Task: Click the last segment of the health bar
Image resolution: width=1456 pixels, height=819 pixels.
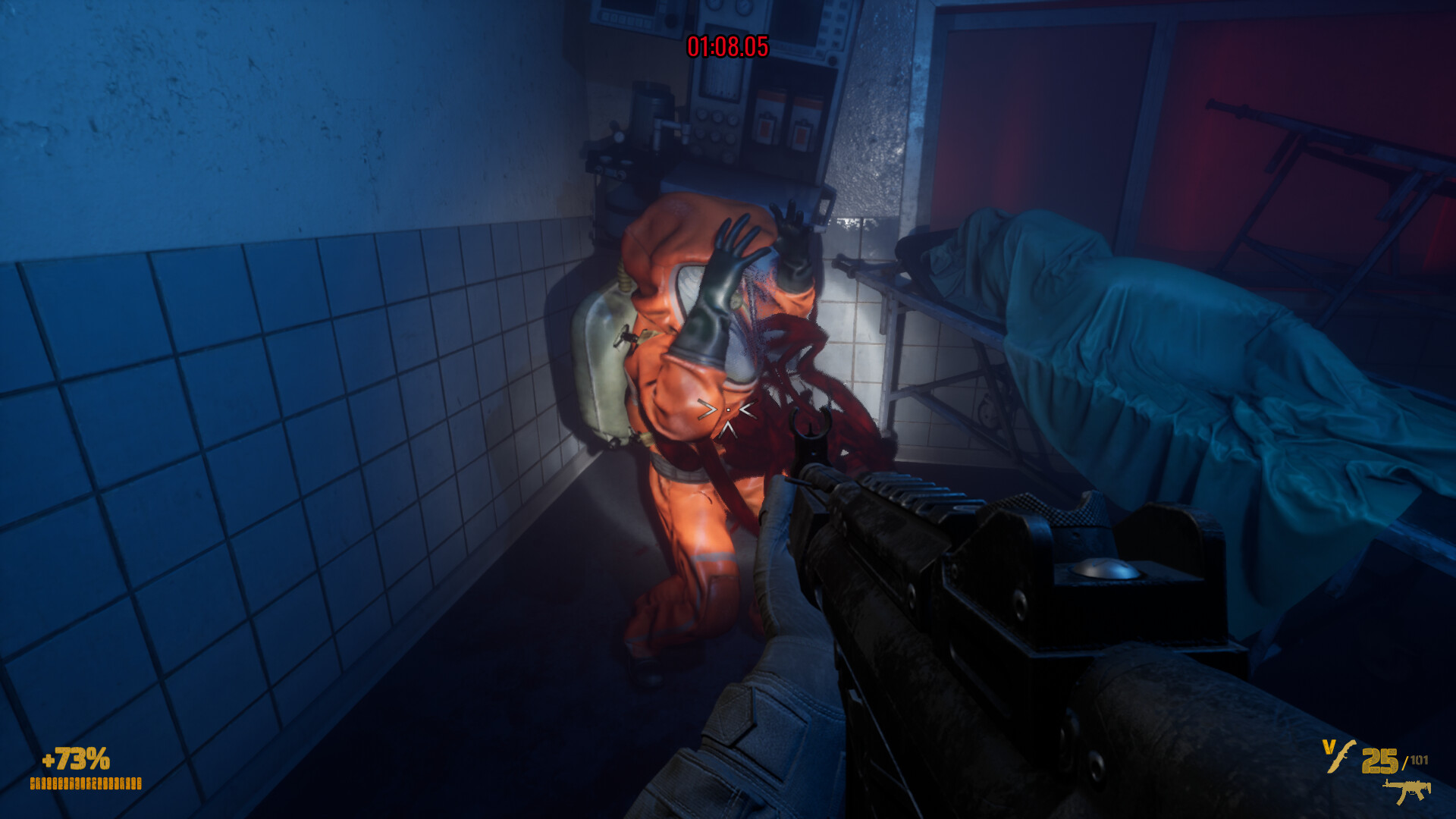Action: coord(139,783)
